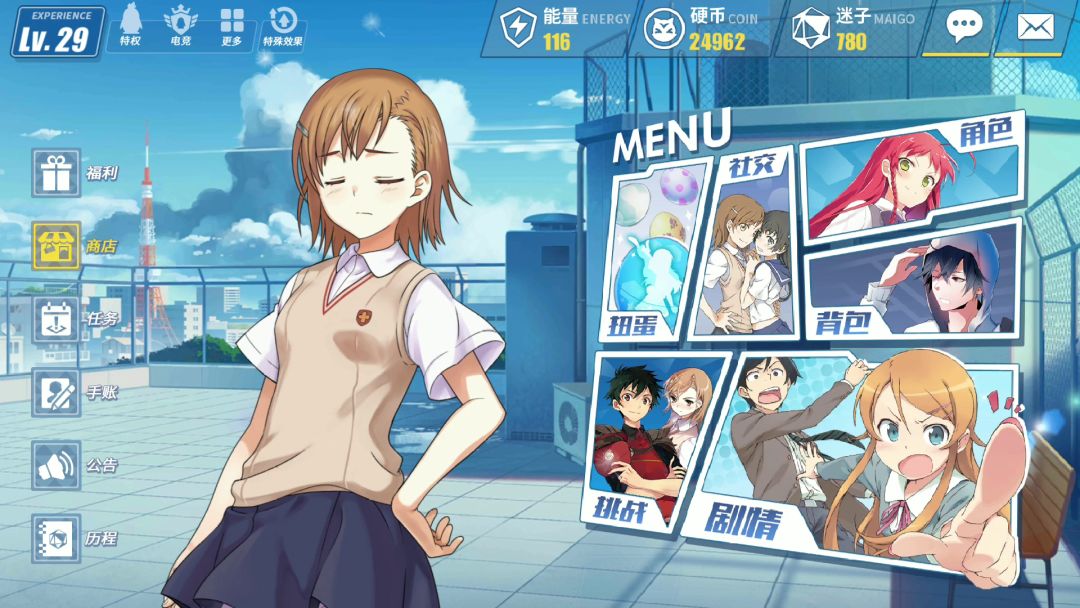Open the 特权 privileges icon
This screenshot has height=608, width=1080.
click(130, 25)
